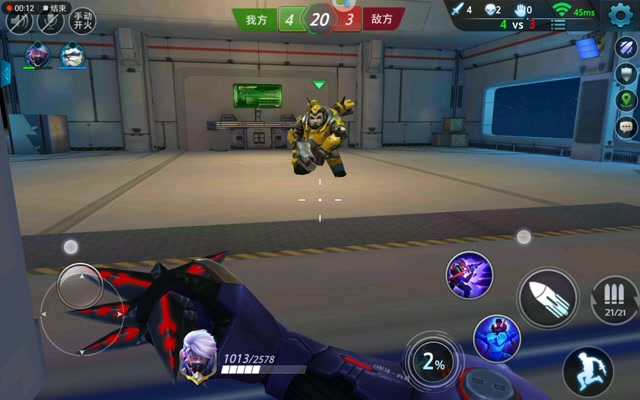Trigger the ultimate ability at 2%
Image resolution: width=640 pixels, height=400 pixels.
pyautogui.click(x=433, y=363)
